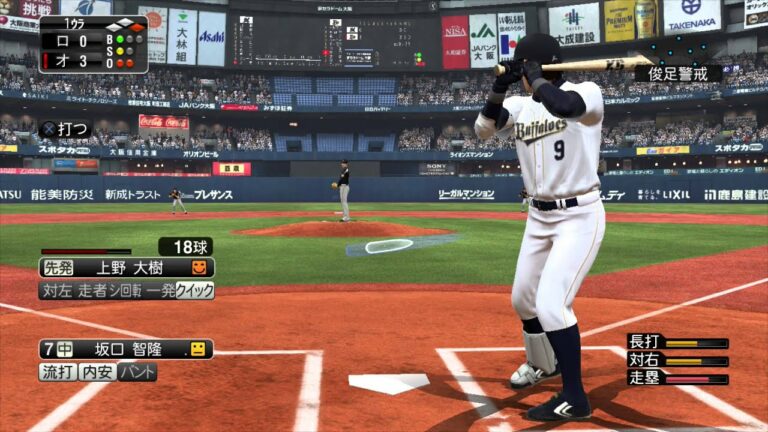
Task: Select the highlighted クイック pitcher trait
Action: coord(195,290)
